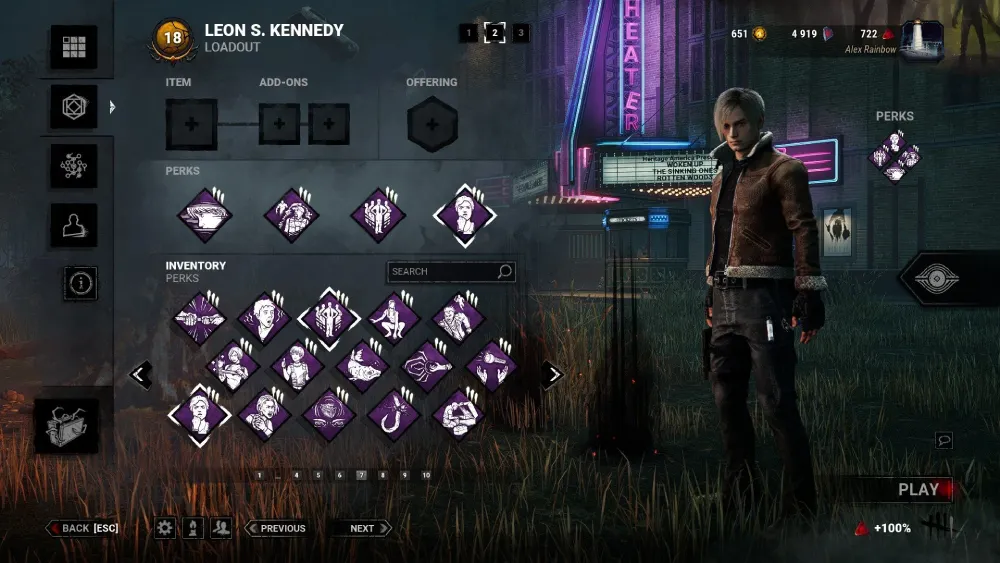Open the gear settings icon
This screenshot has width=1000, height=563.
pyautogui.click(x=164, y=528)
